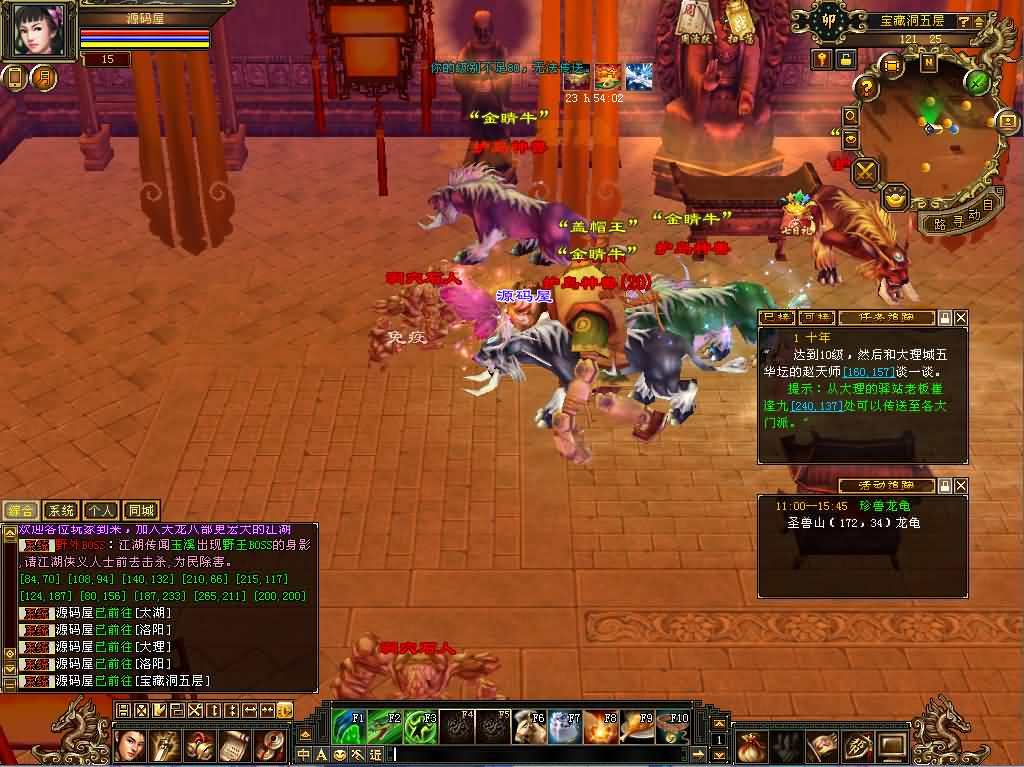
Task: Open the gold ingot shop button
Action: (x=896, y=196)
